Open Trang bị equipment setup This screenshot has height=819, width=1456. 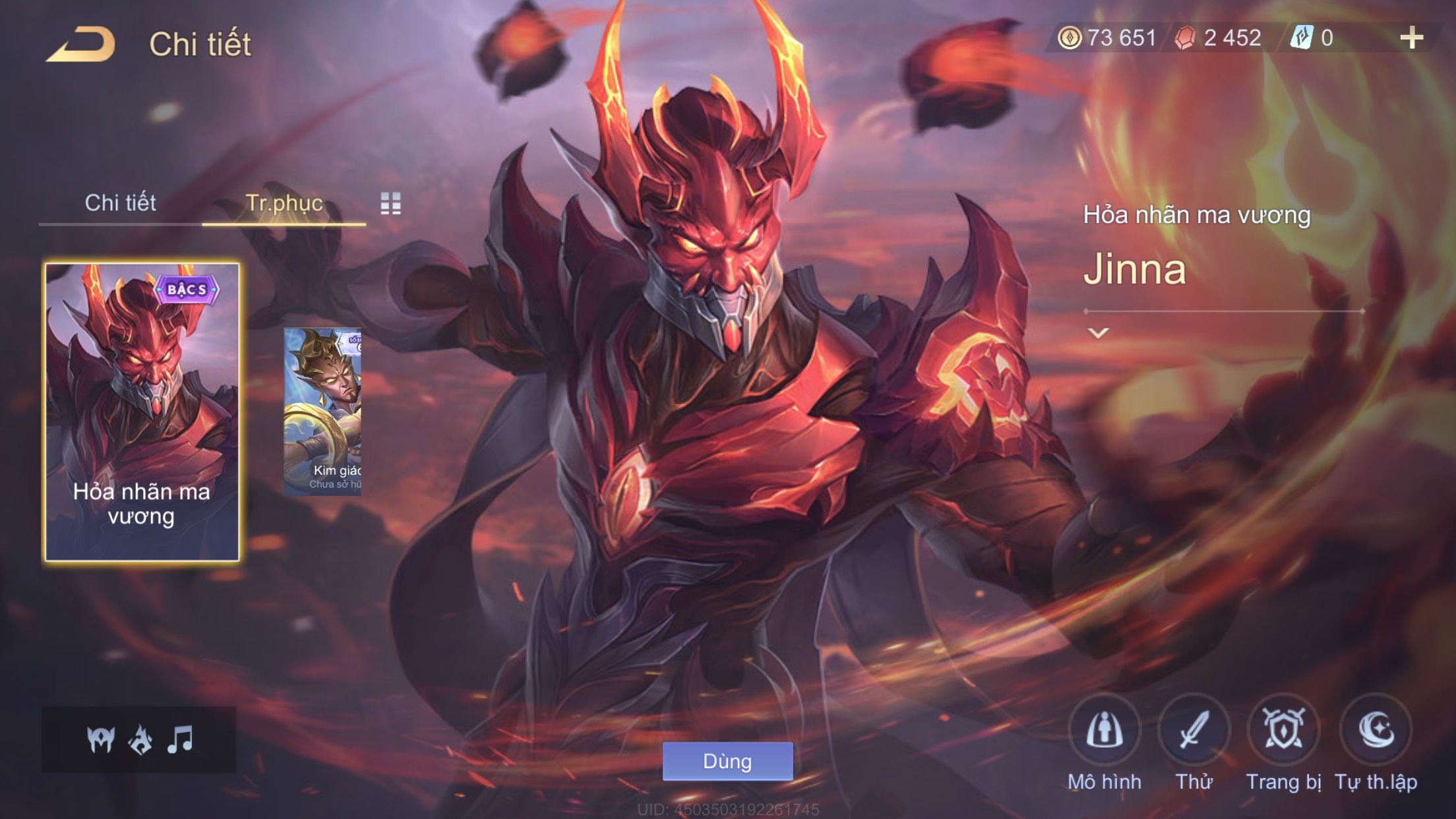click(1283, 731)
